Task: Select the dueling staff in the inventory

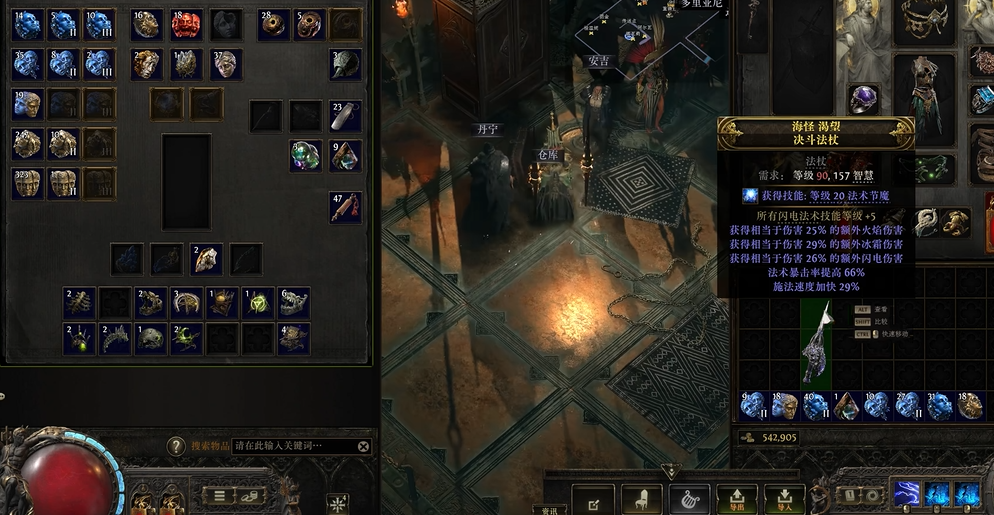Action: click(x=816, y=341)
